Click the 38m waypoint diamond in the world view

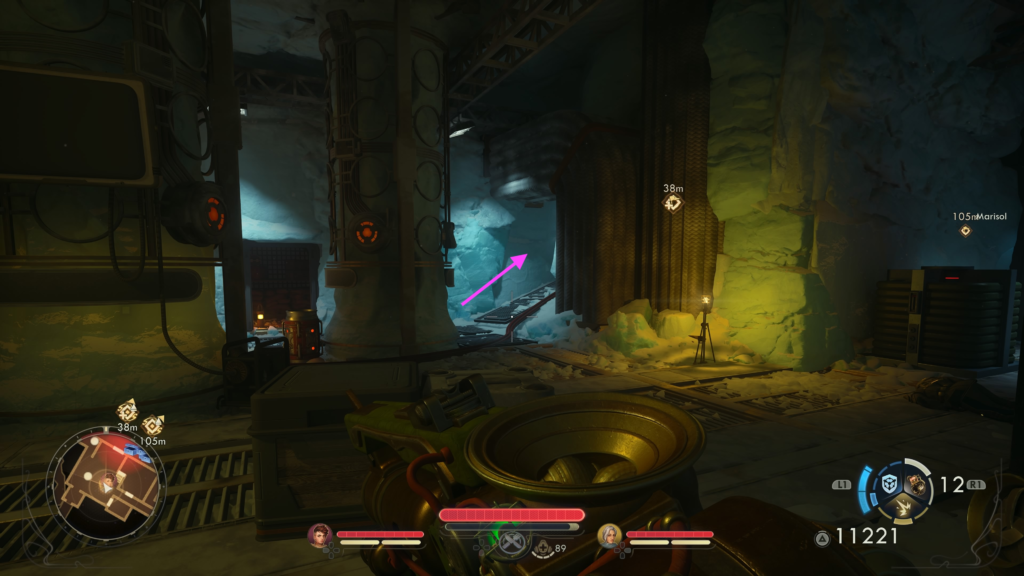coord(673,203)
